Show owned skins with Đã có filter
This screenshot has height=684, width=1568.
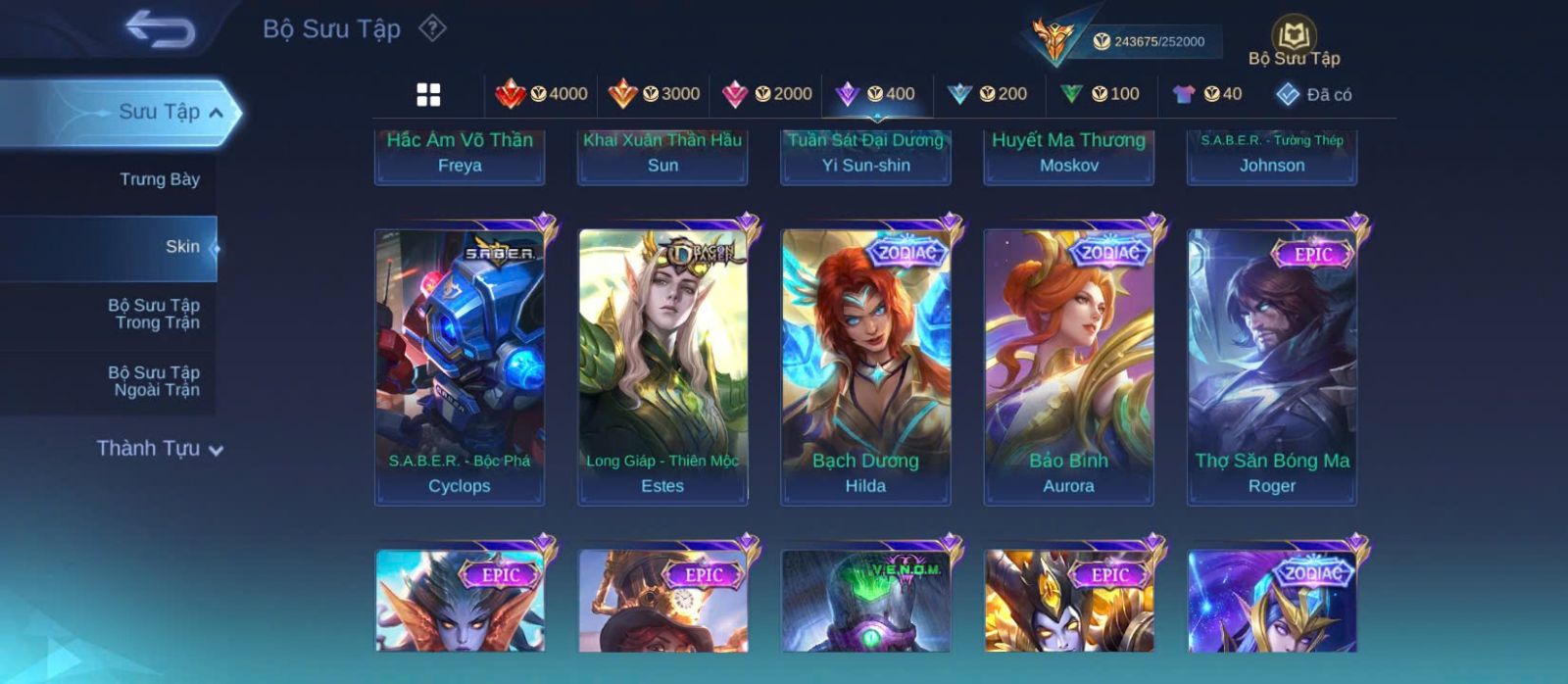pos(1314,94)
